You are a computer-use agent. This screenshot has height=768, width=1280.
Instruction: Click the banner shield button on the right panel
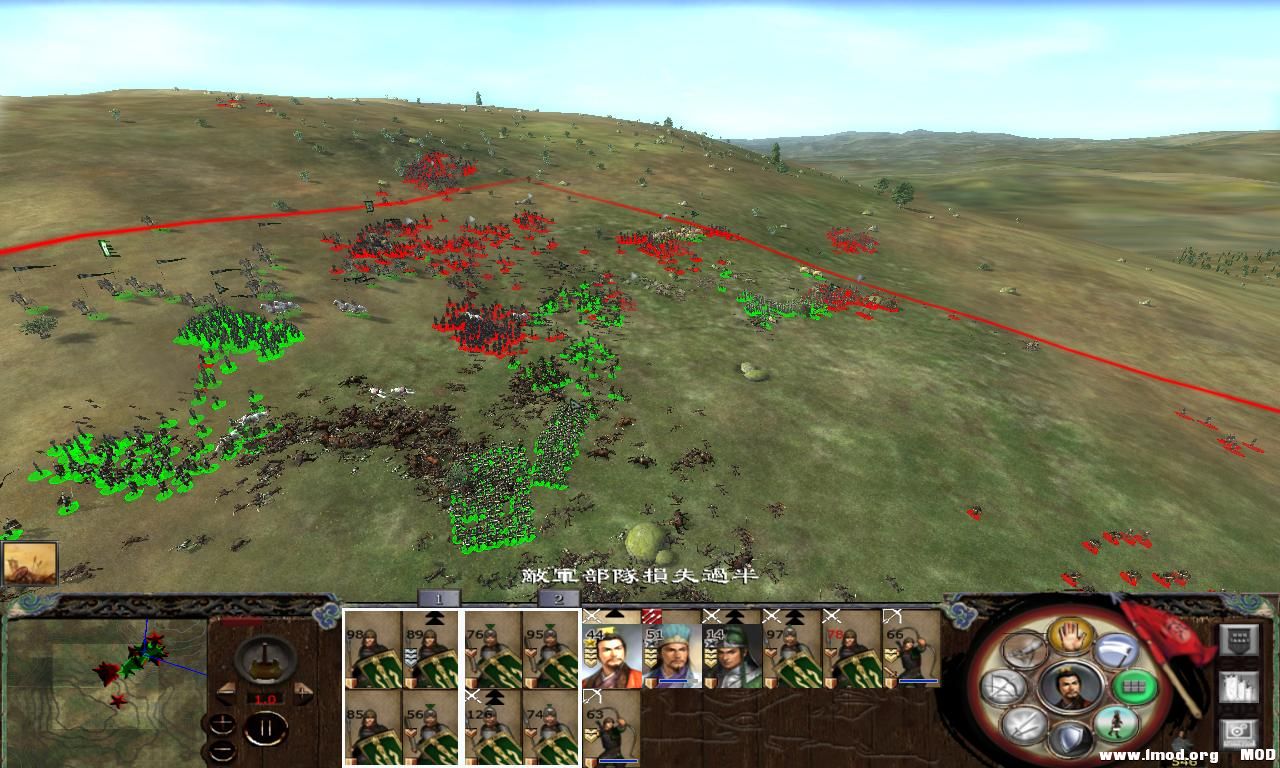point(1237,640)
